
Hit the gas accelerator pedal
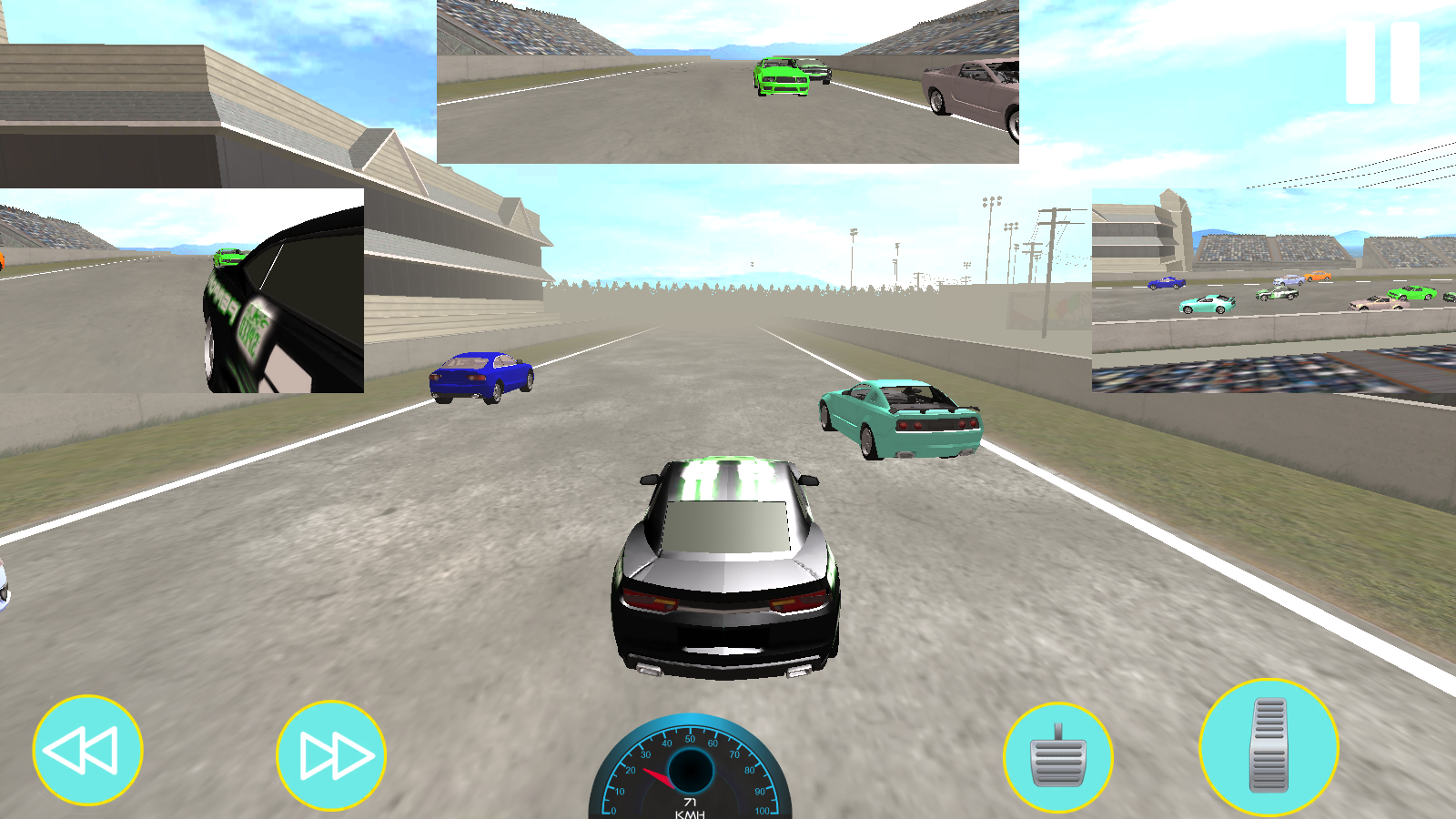1269,747
